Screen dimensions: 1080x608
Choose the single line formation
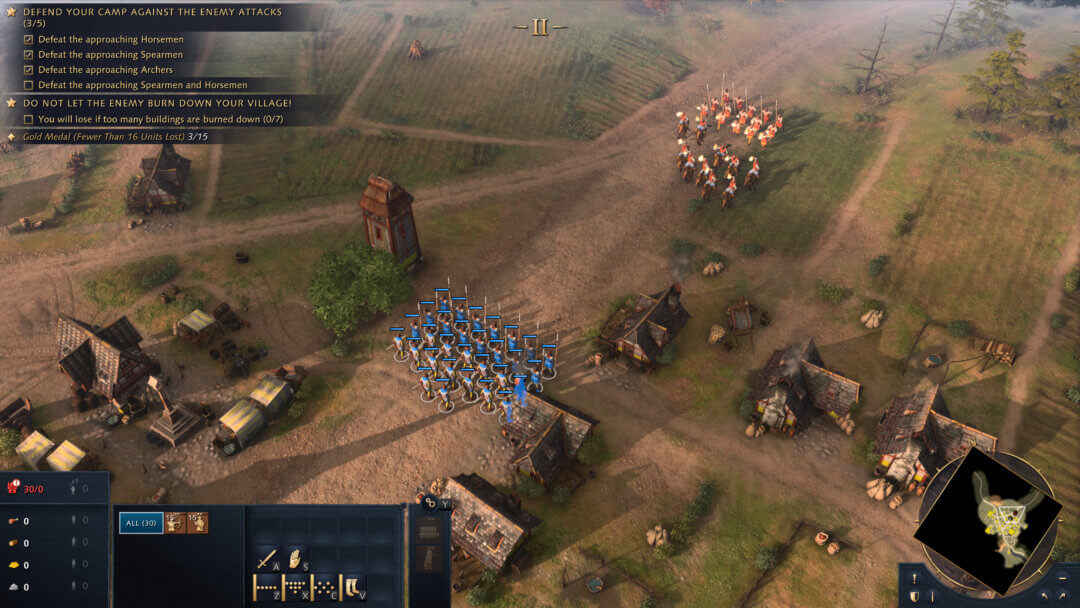tap(266, 587)
